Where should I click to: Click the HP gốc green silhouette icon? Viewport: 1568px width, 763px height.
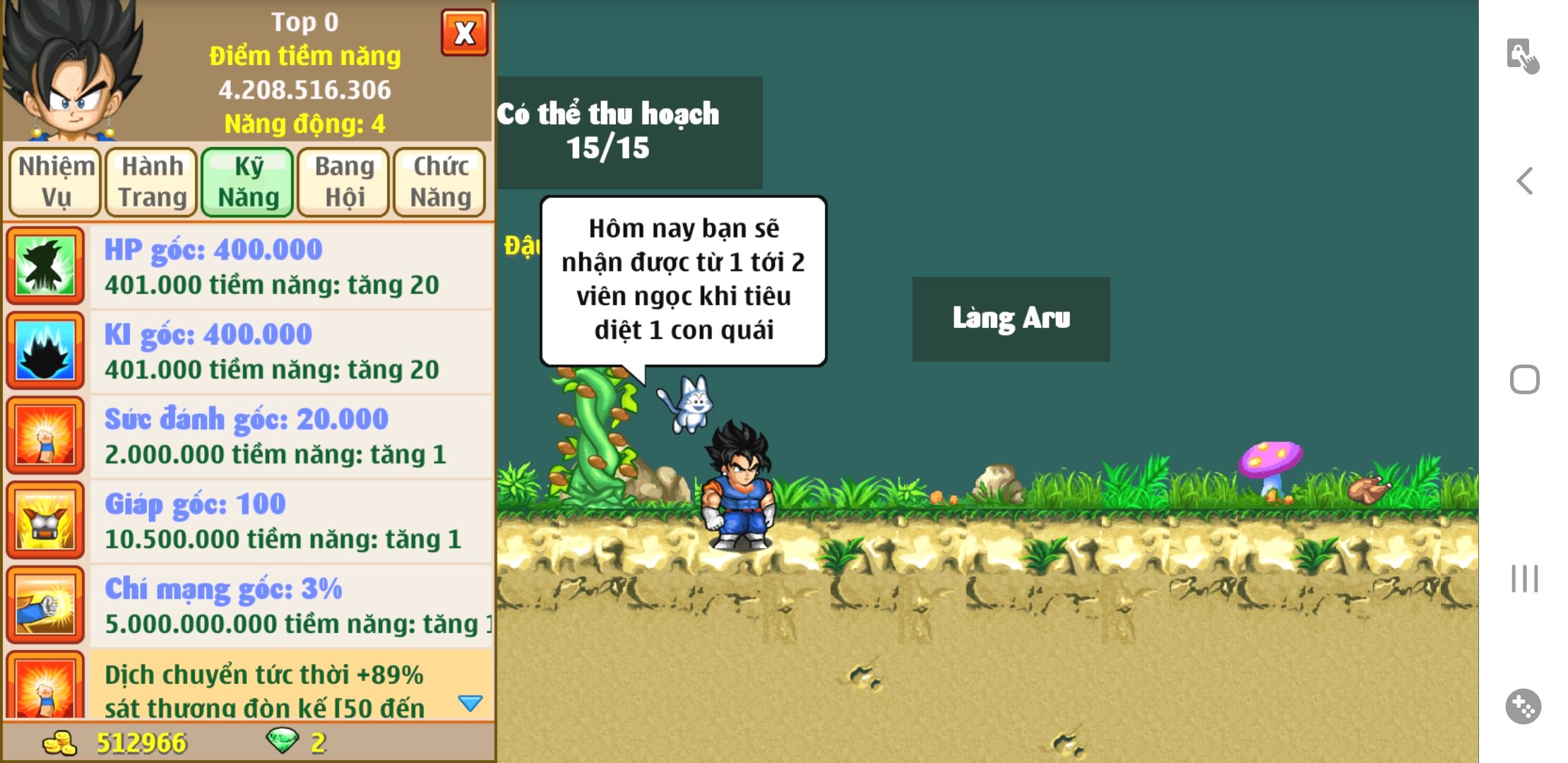46,266
